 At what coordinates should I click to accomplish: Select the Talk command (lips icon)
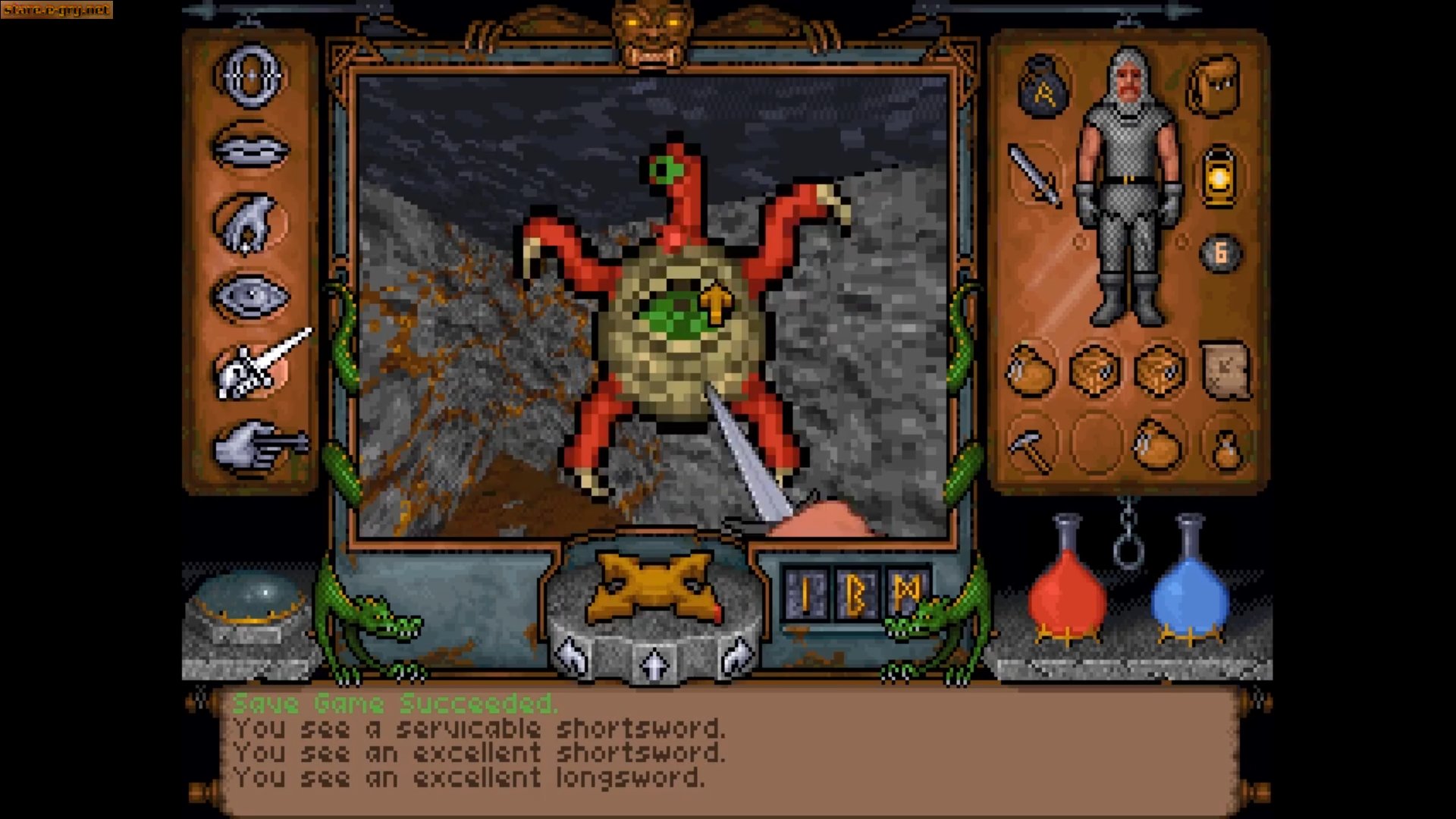250,149
